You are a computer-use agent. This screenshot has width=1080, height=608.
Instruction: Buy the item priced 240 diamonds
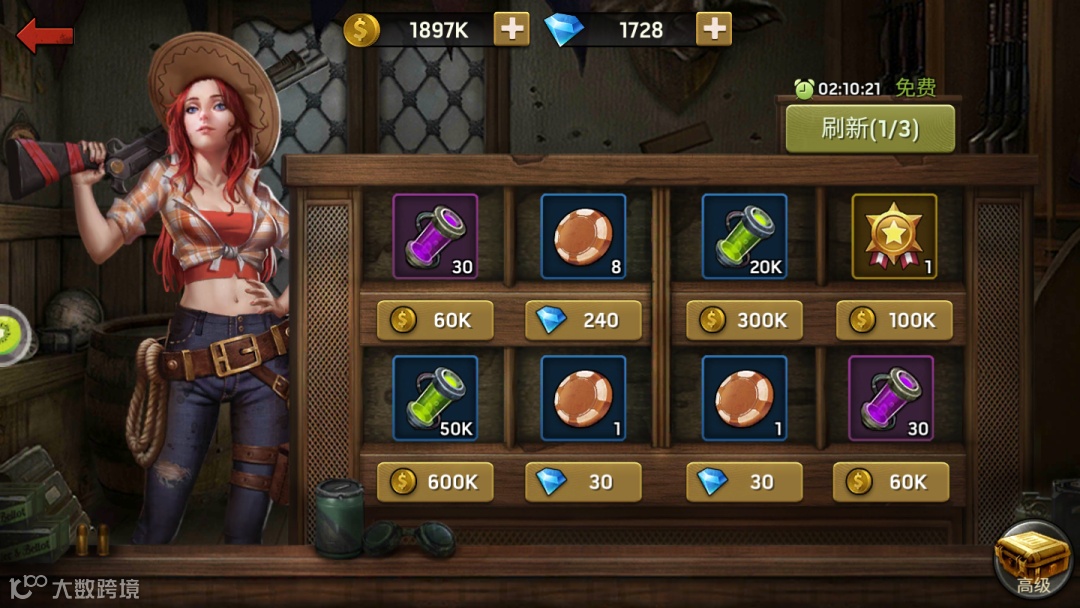[x=583, y=320]
